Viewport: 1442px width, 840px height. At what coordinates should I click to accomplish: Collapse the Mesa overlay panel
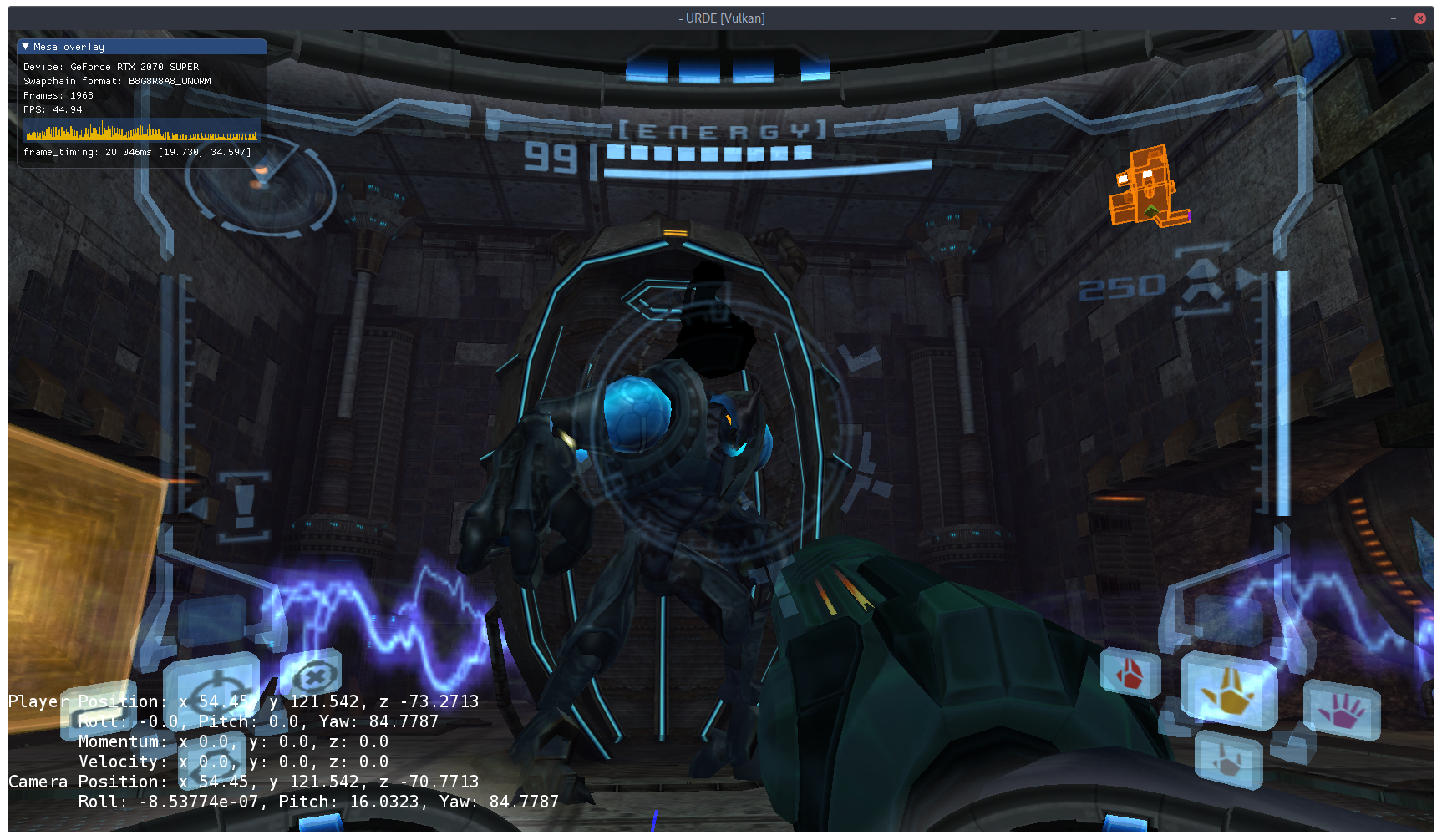tap(26, 47)
